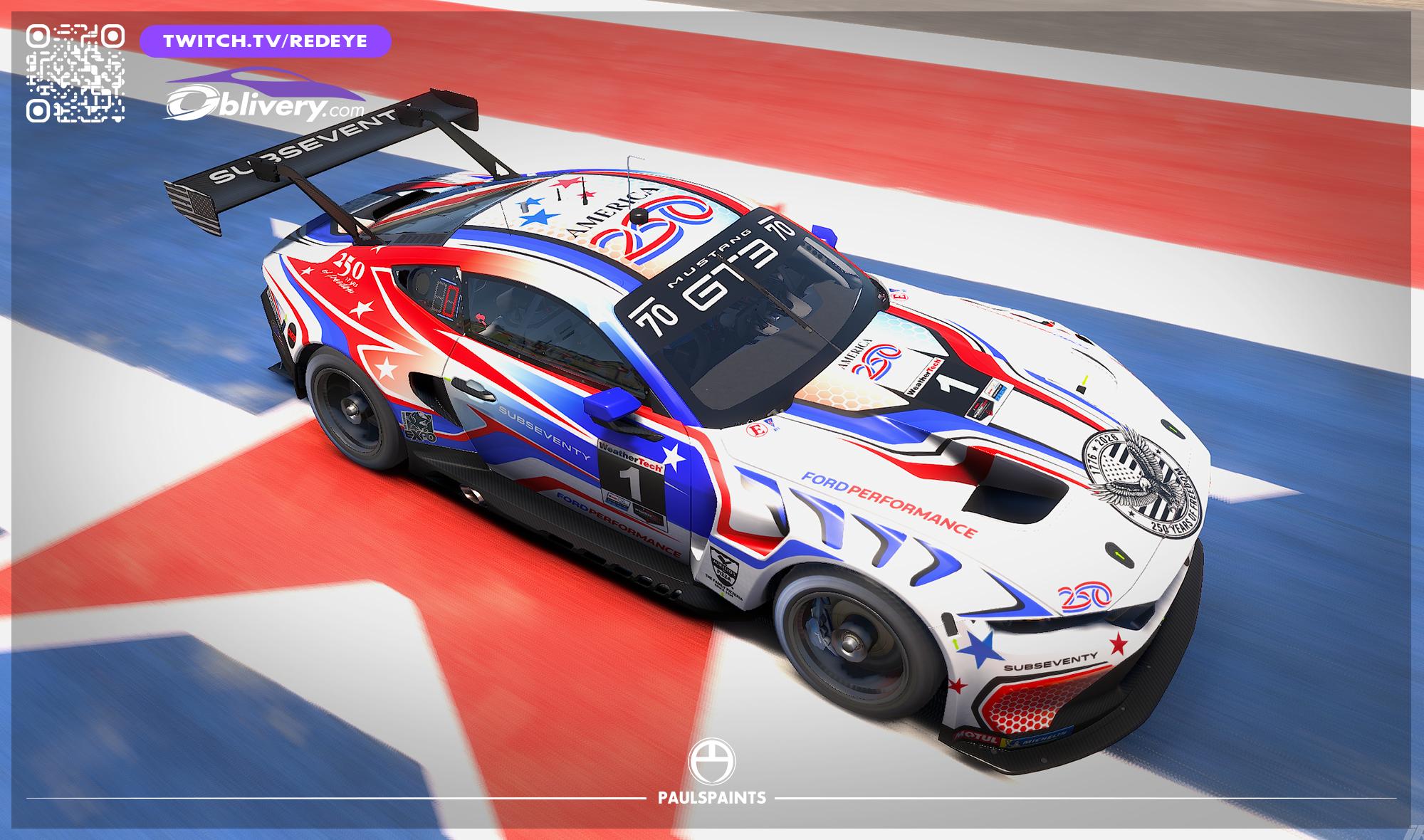Open the twitch.tv/redeye channel badge
This screenshot has height=840, width=1424.
[266, 41]
